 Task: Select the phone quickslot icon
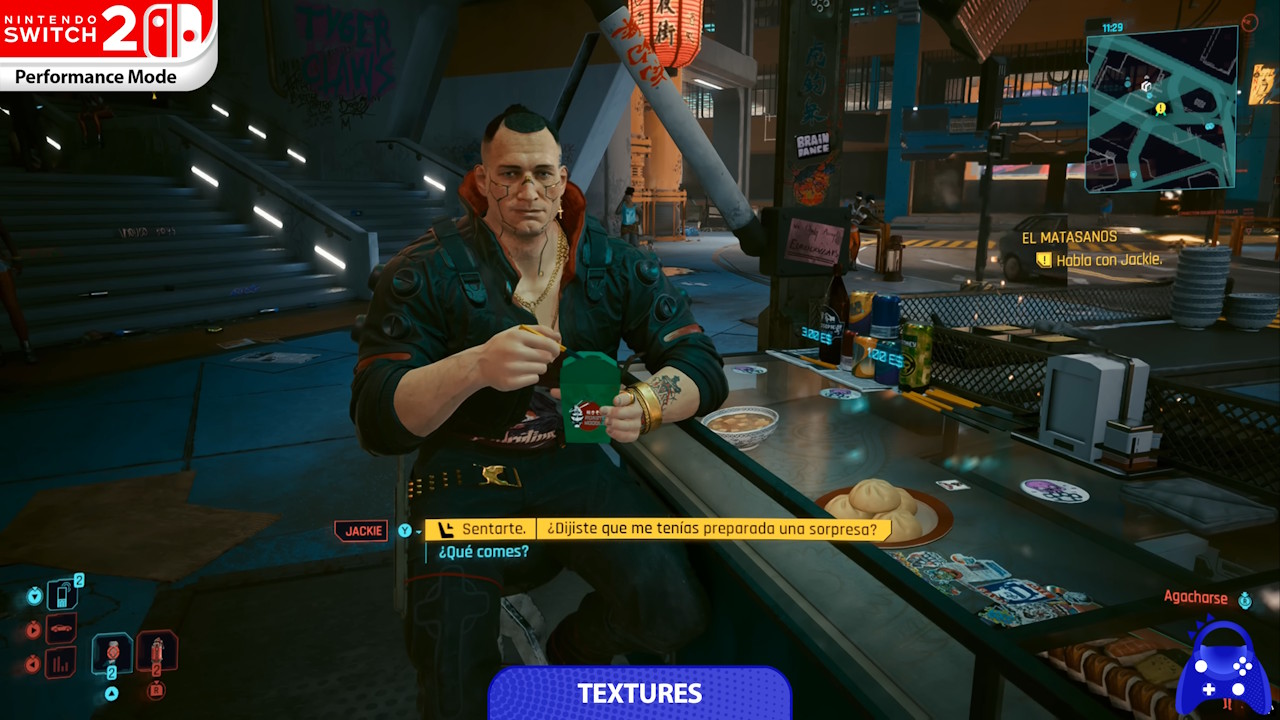point(62,594)
